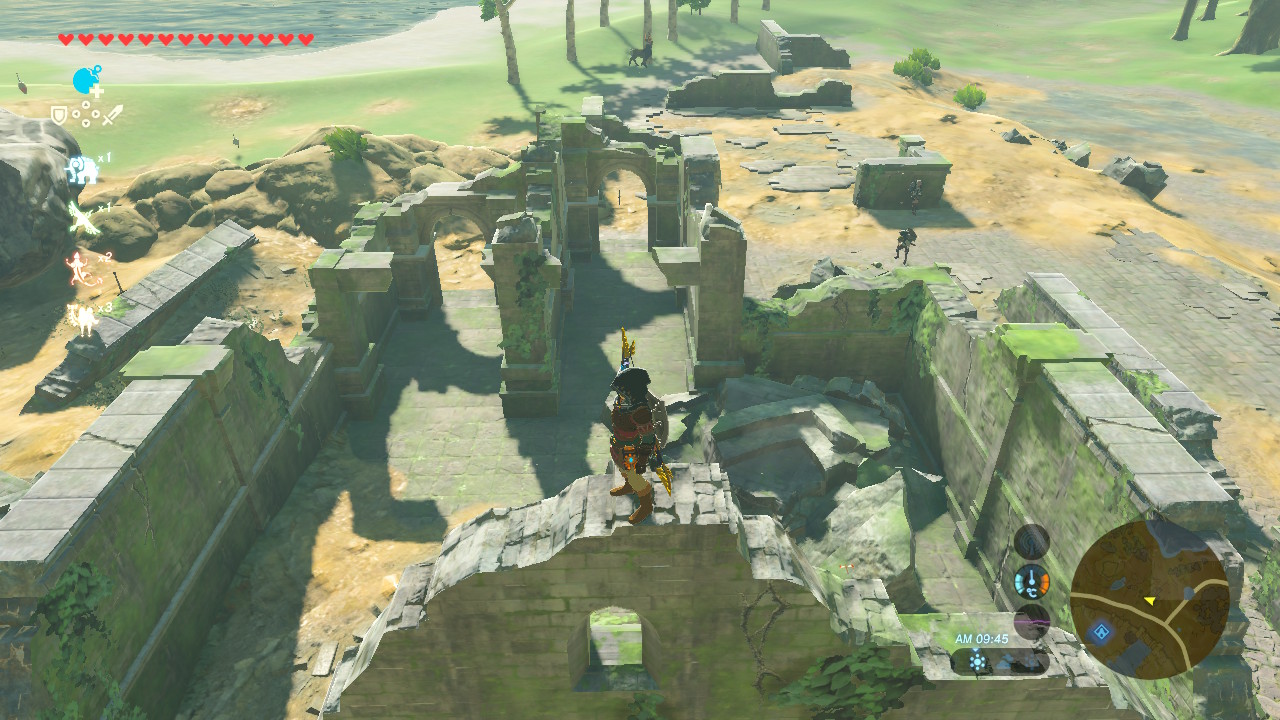Viewport: 1280px width, 720px height.
Task: Click the sun weather symbol near the clock
Action: point(977,662)
